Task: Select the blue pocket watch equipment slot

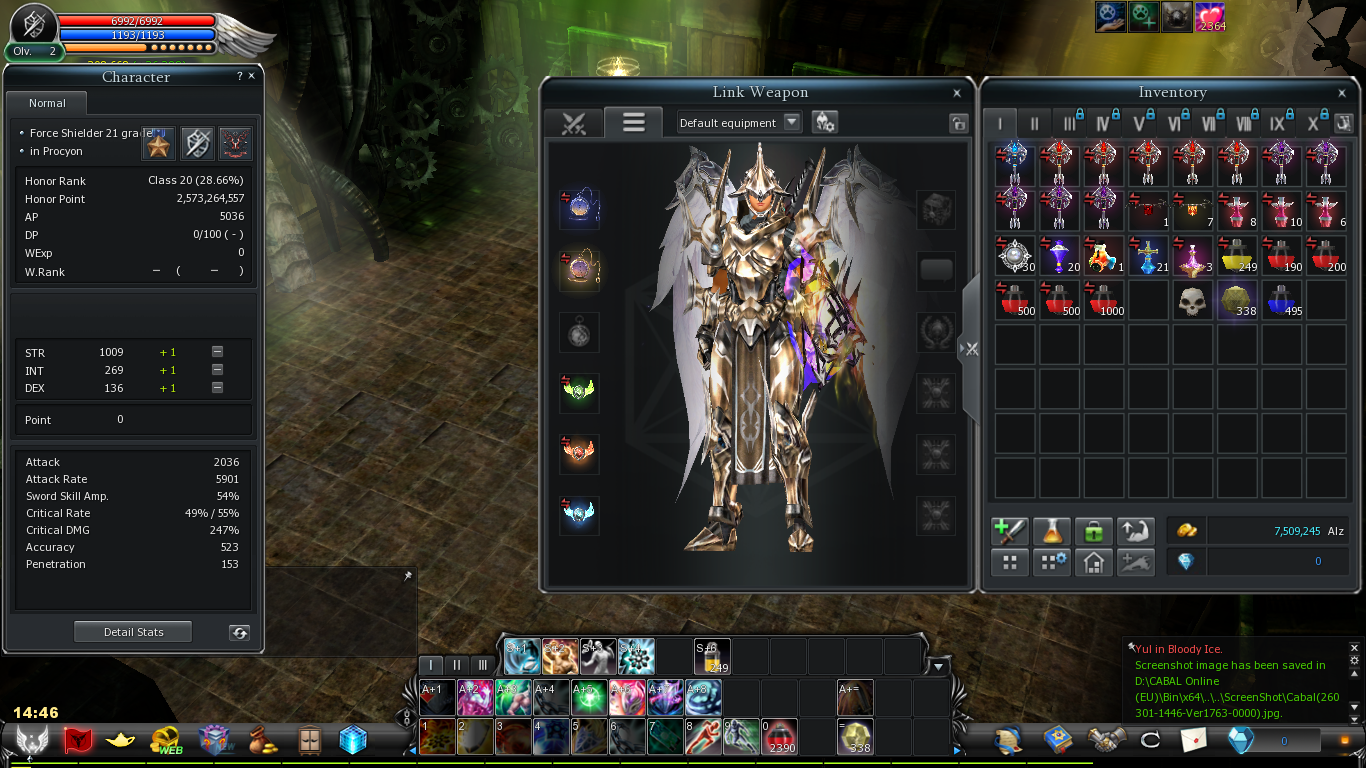Action: click(x=579, y=209)
